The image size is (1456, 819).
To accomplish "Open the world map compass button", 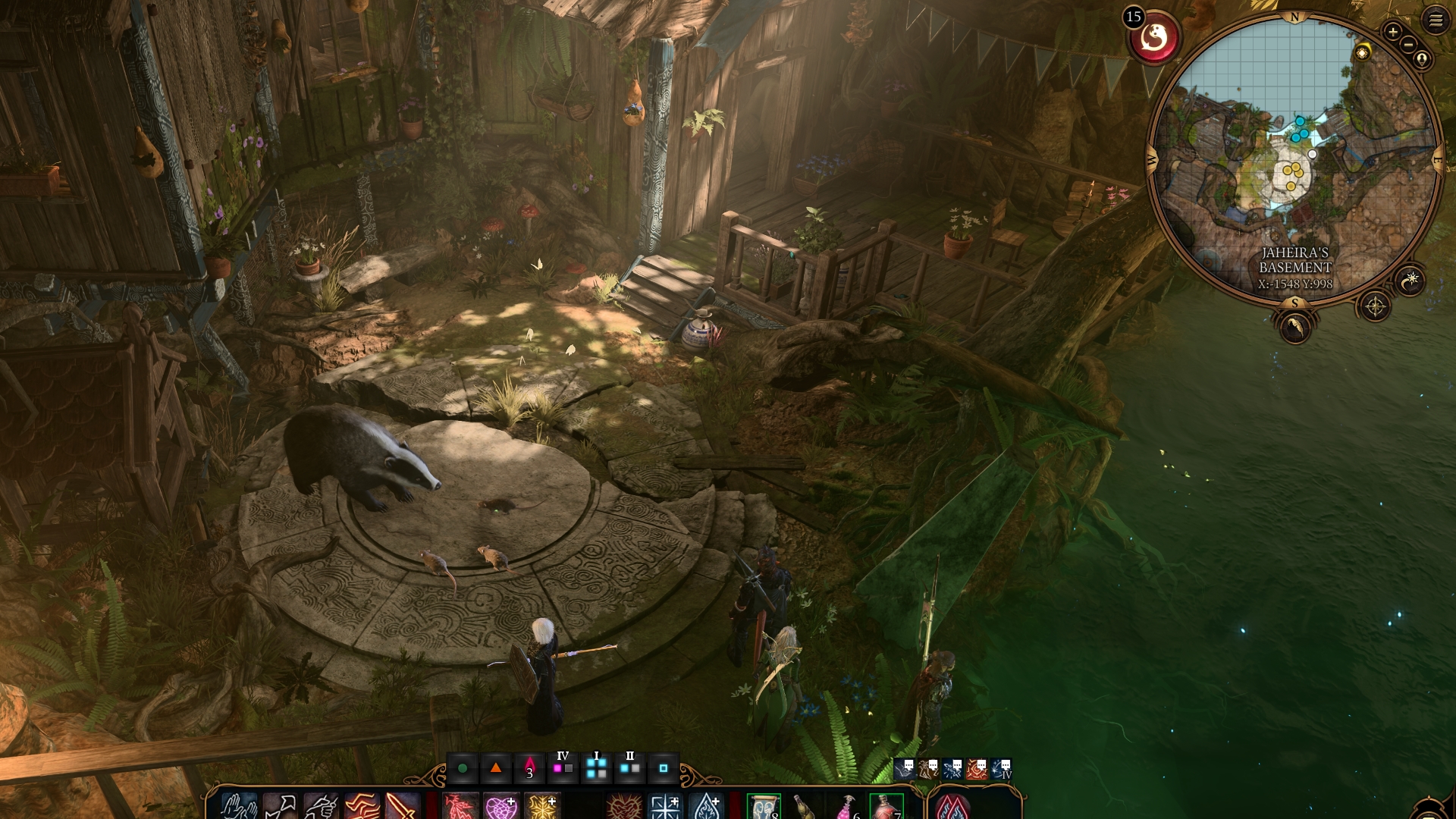I will coord(1375,306).
